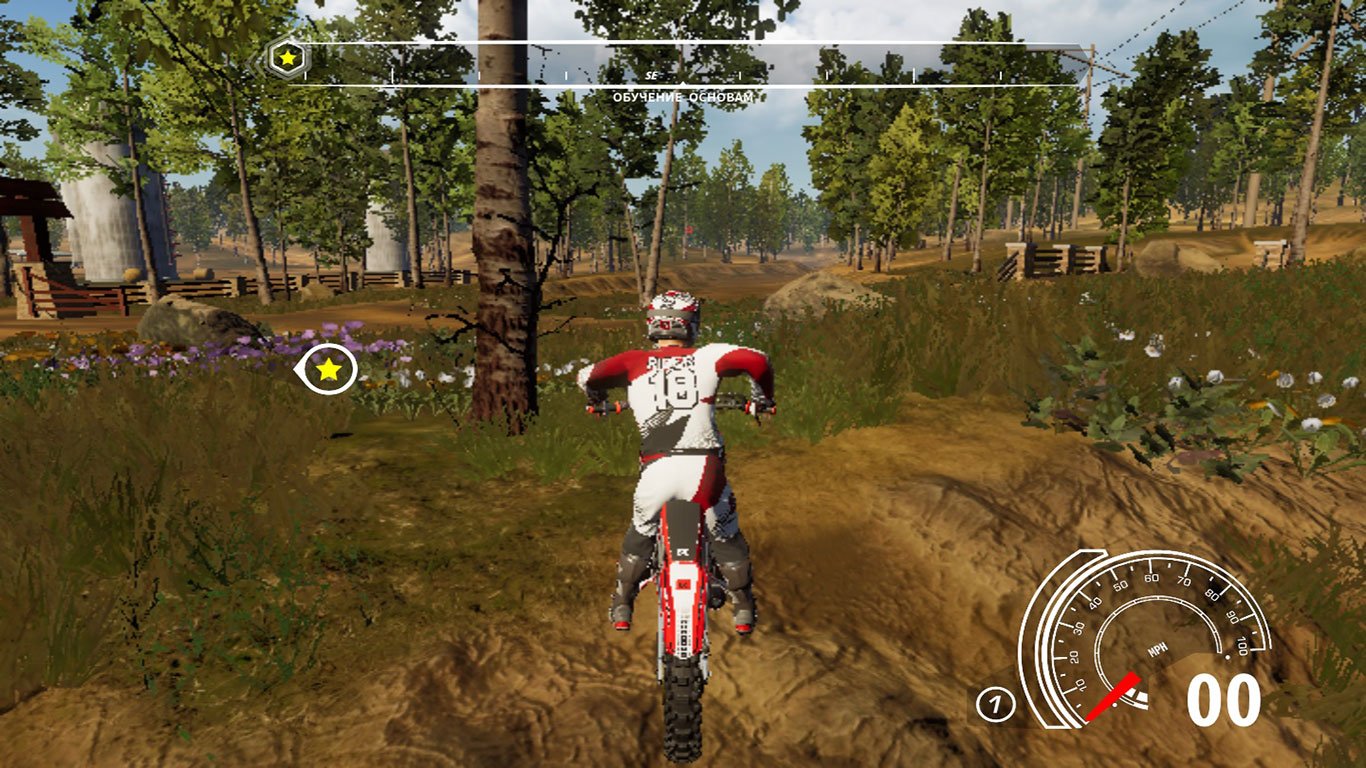Click the rider's red helmet
Viewport: 1366px width, 768px height.
pyautogui.click(x=672, y=313)
